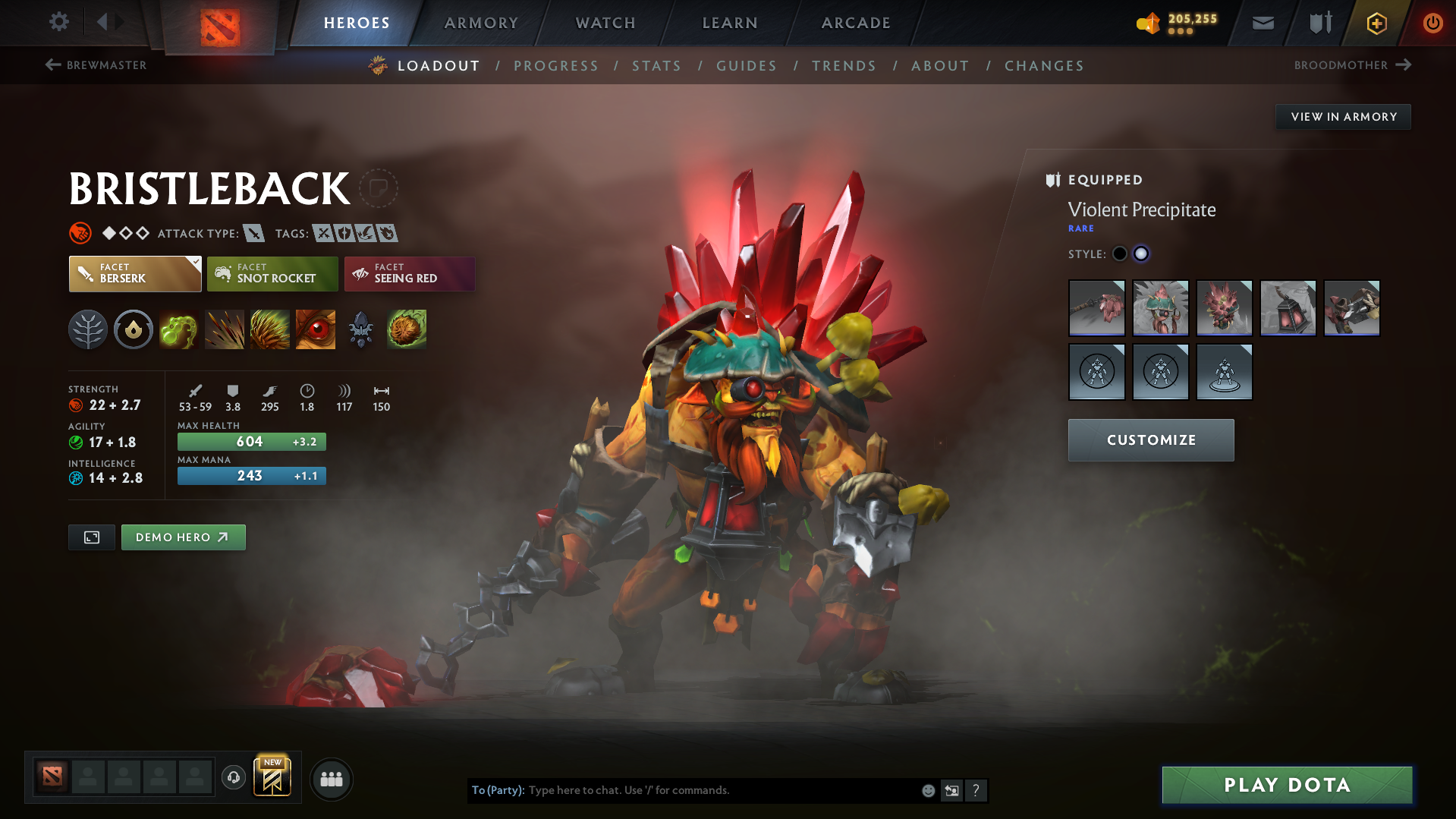Image resolution: width=1456 pixels, height=819 pixels.
Task: Open settings with the gear icon
Action: coord(59,22)
